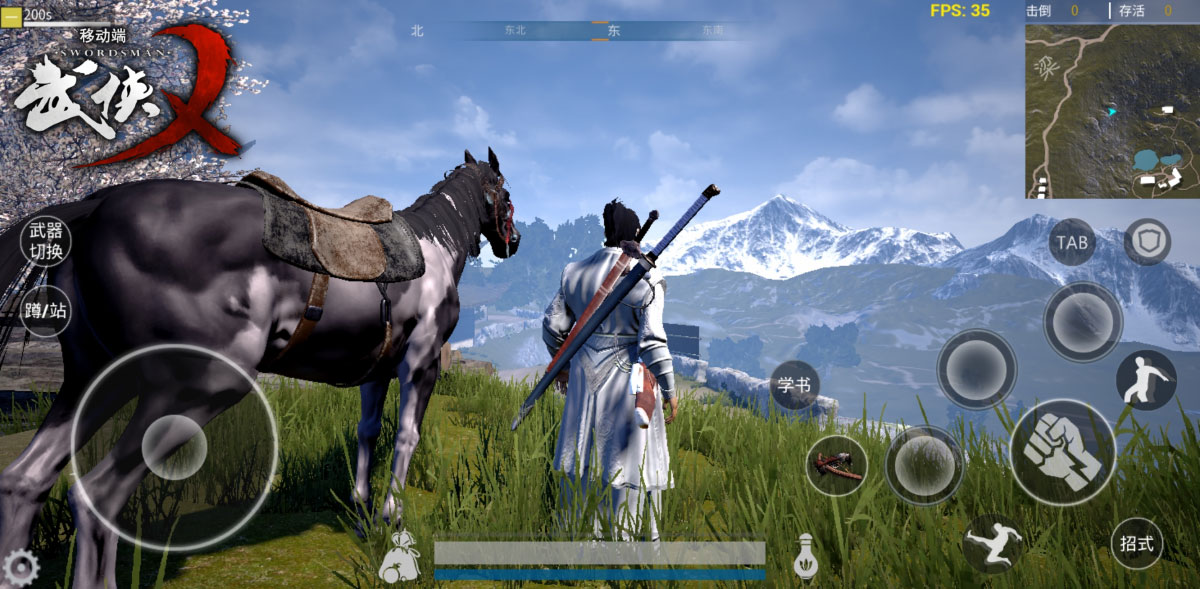This screenshot has width=1200, height=589.
Task: Attack with the fist button
Action: pyautogui.click(x=1062, y=451)
